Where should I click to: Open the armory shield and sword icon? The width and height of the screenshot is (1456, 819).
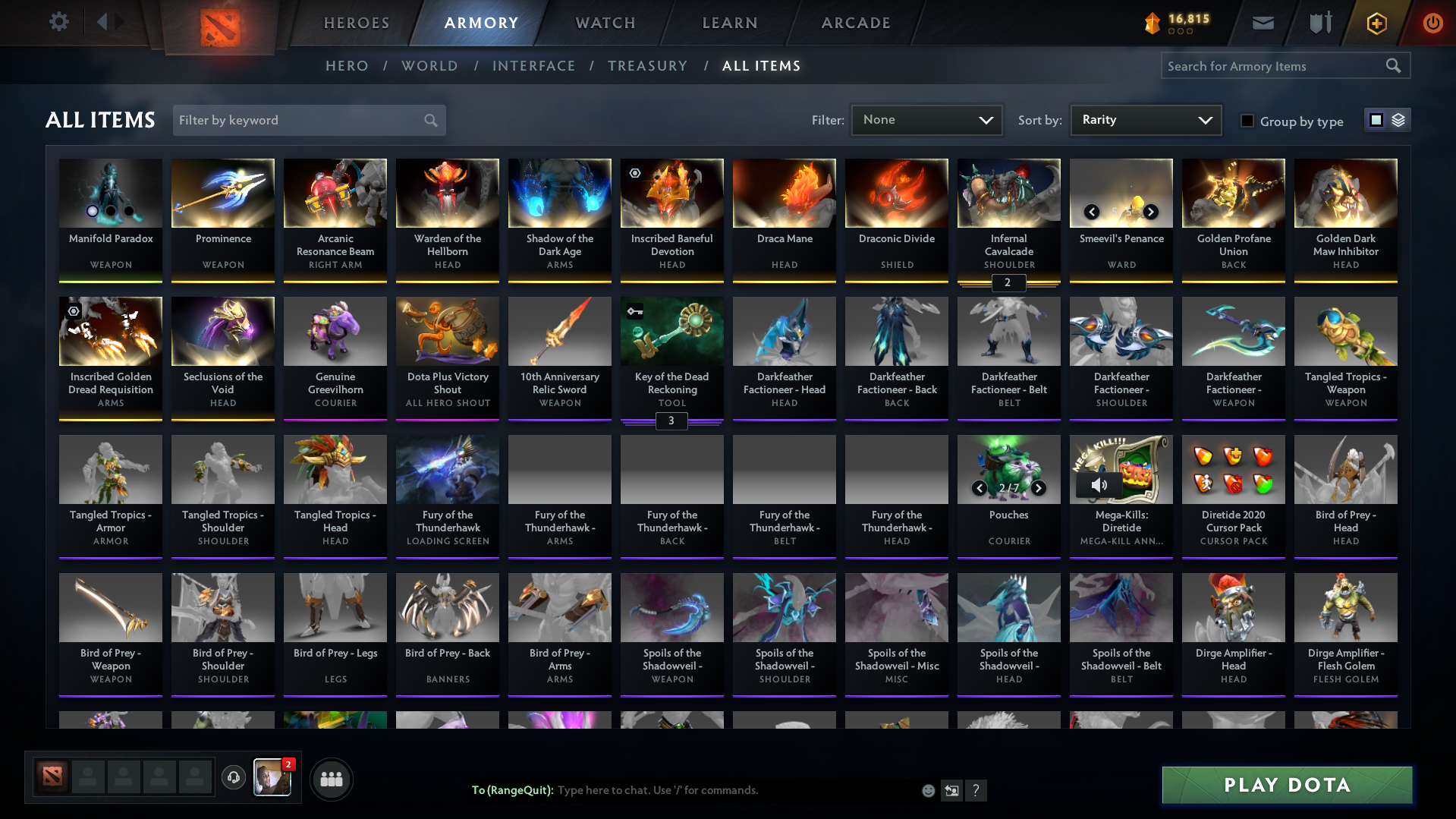point(1319,23)
